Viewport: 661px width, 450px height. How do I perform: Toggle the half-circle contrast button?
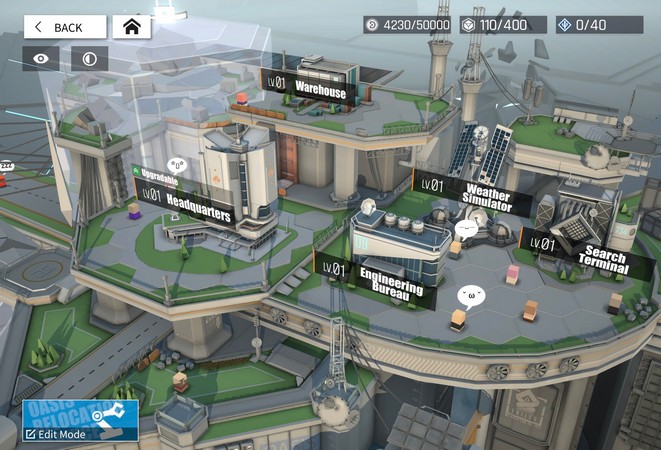tap(89, 59)
